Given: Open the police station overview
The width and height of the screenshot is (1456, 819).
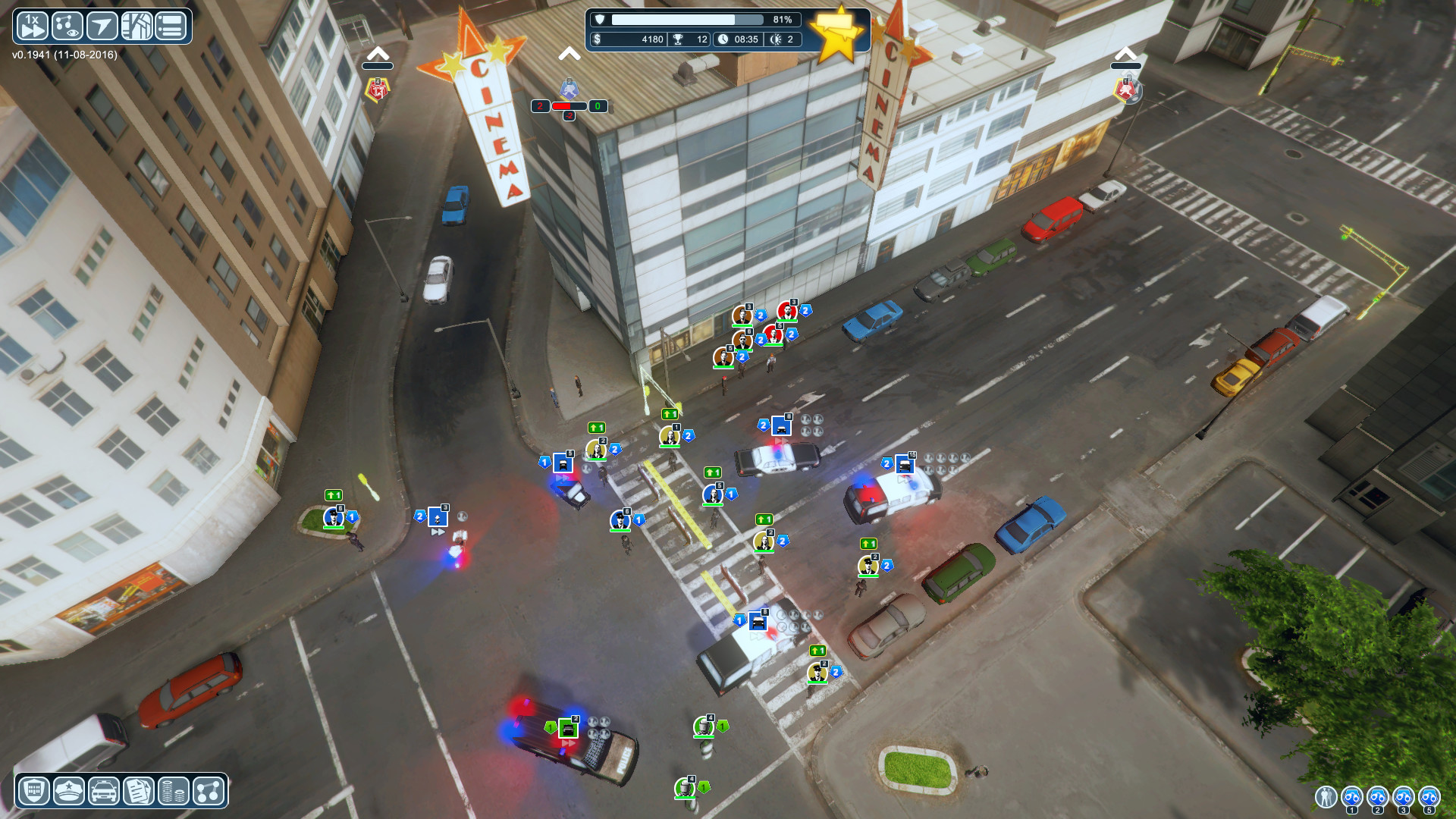Looking at the screenshot, I should [36, 789].
